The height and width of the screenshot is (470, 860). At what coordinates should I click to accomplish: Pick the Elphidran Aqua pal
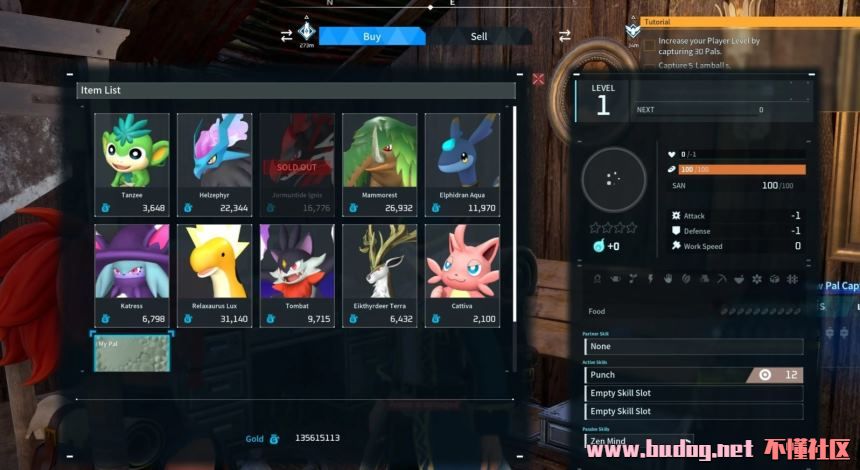pos(462,164)
